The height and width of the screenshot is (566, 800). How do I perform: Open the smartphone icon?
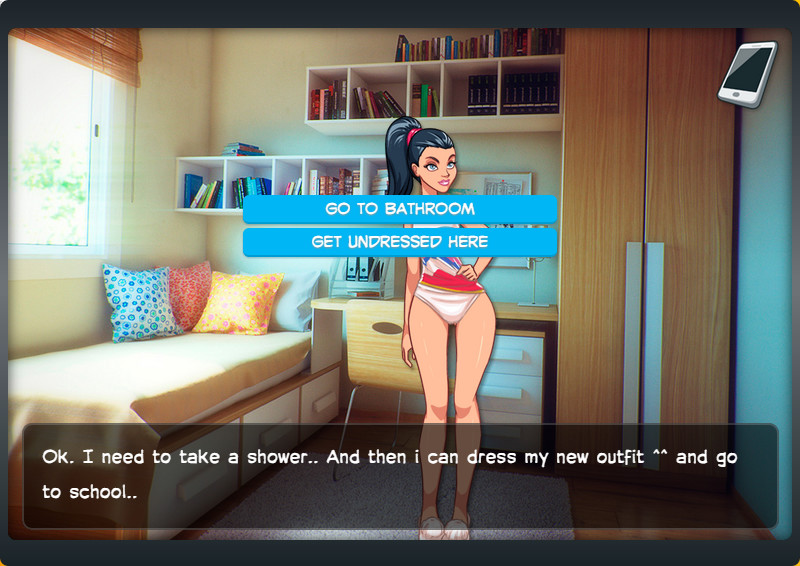pos(746,72)
